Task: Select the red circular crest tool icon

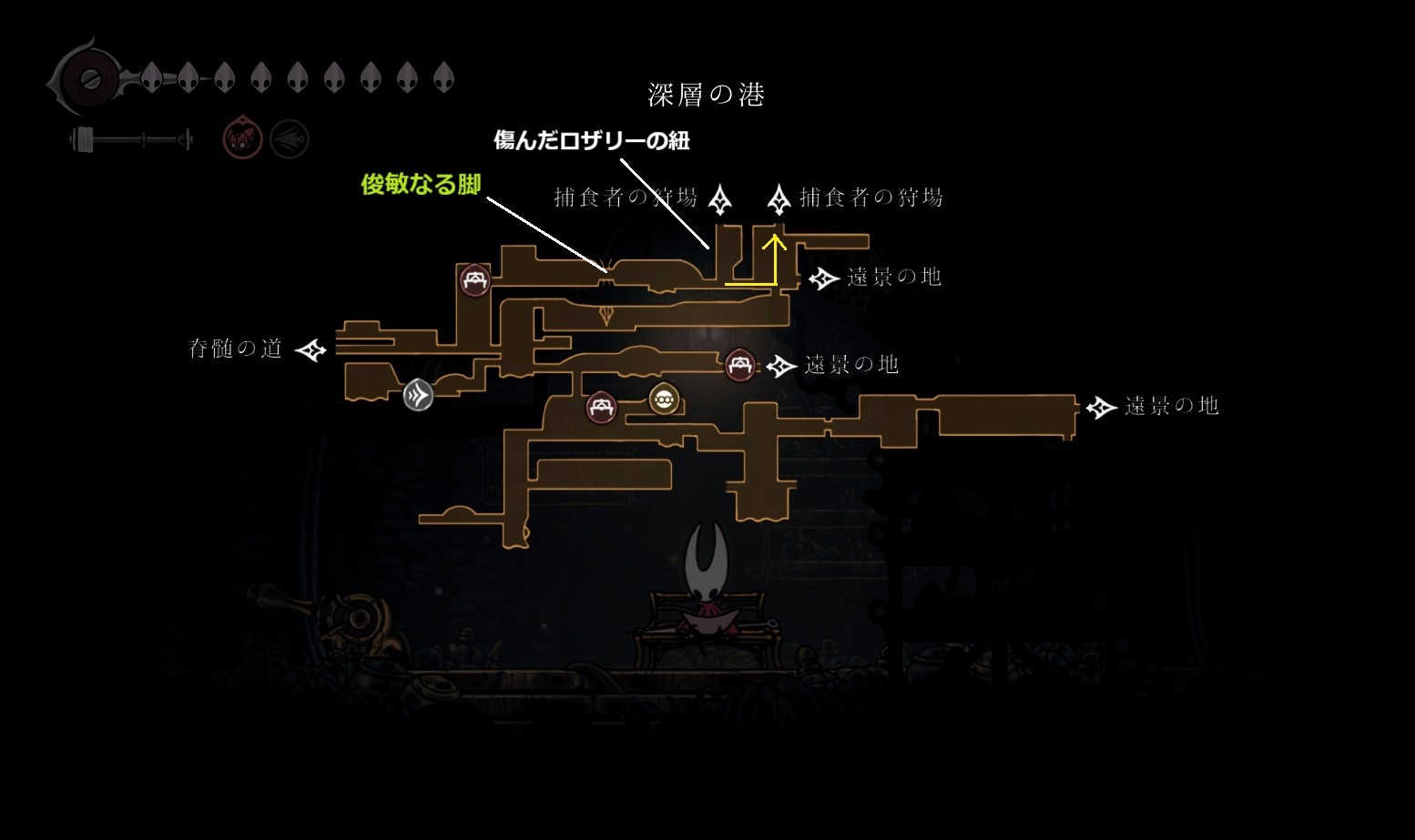Action: tap(243, 140)
